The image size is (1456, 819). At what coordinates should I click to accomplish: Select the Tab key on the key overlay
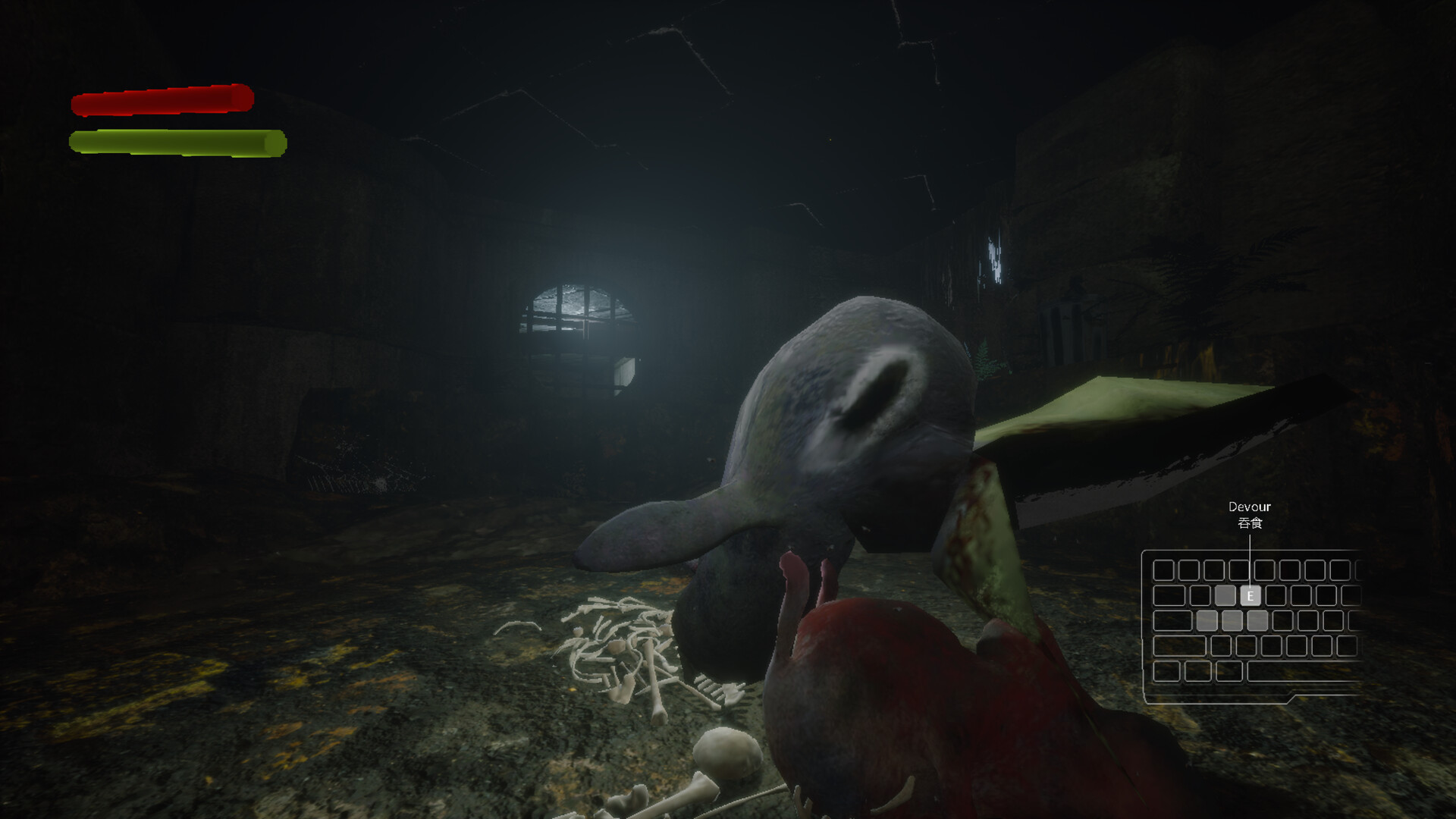tap(1168, 595)
